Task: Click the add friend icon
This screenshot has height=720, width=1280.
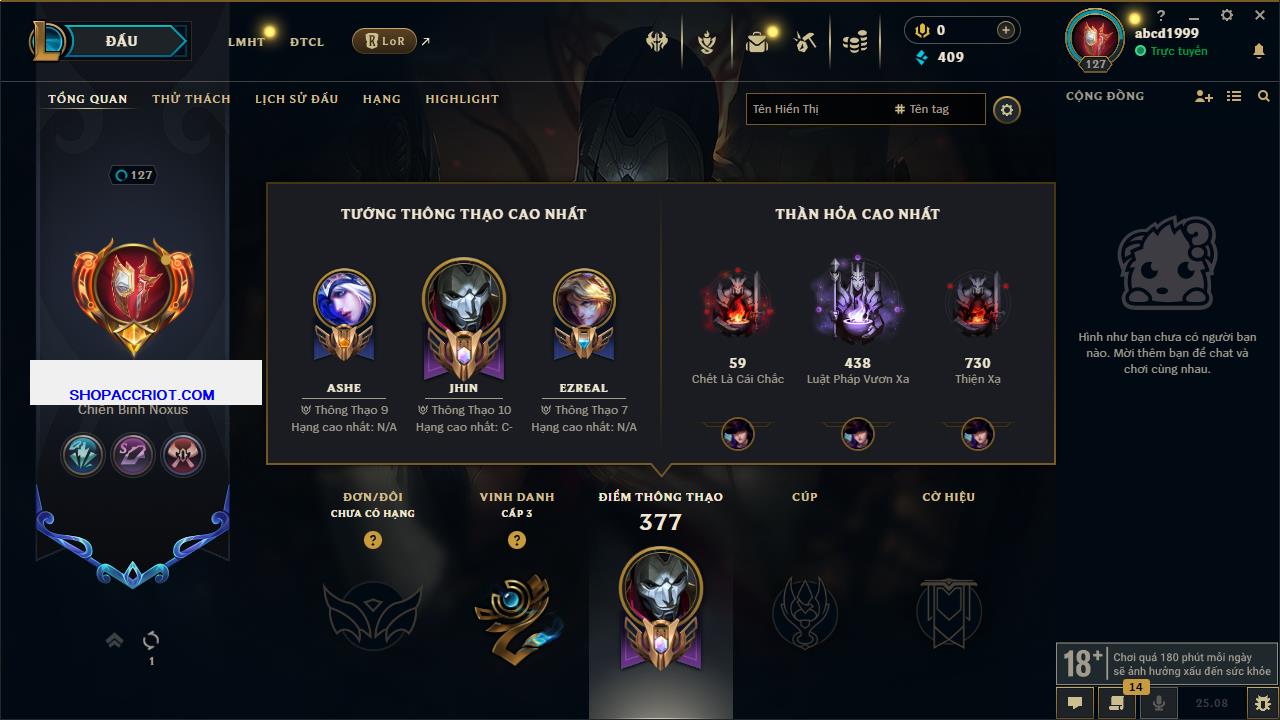Action: coord(1203,96)
